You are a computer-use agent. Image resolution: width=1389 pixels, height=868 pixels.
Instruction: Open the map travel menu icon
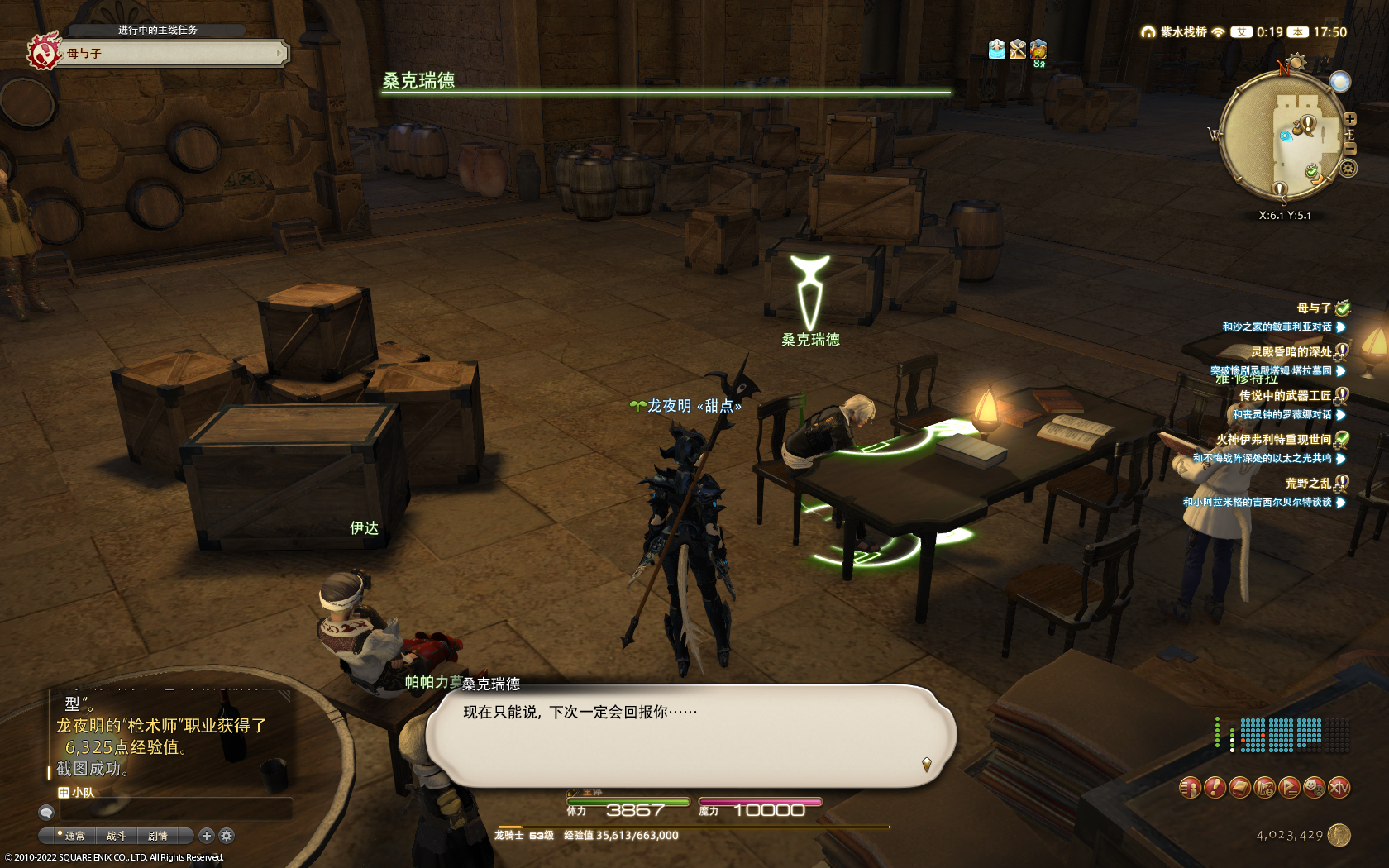pos(1264,788)
